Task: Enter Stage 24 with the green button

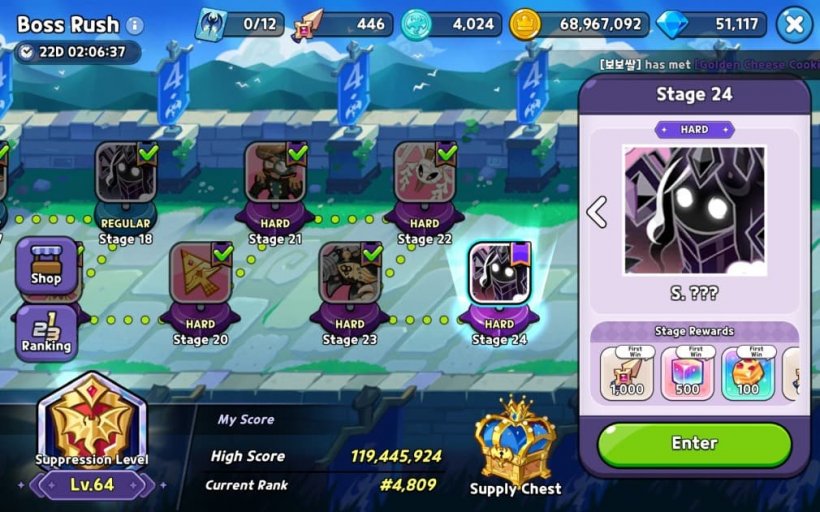Action: pos(694,444)
